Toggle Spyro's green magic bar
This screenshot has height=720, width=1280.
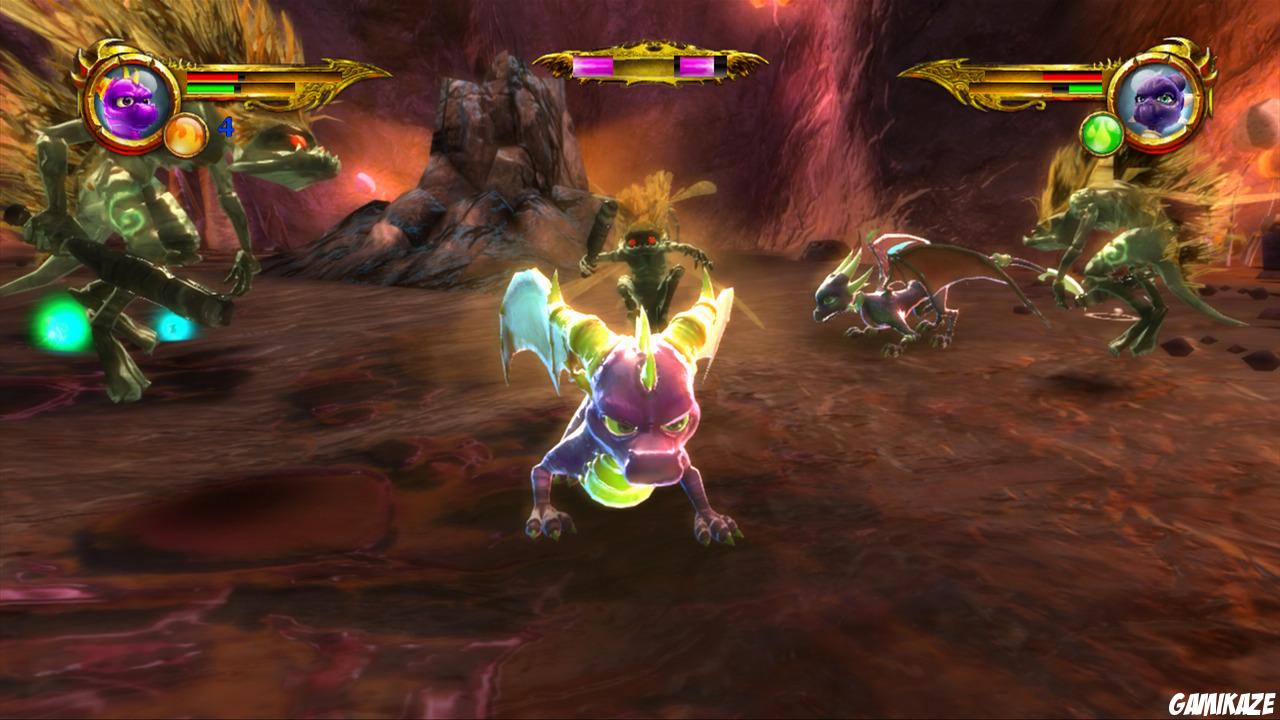(211, 89)
